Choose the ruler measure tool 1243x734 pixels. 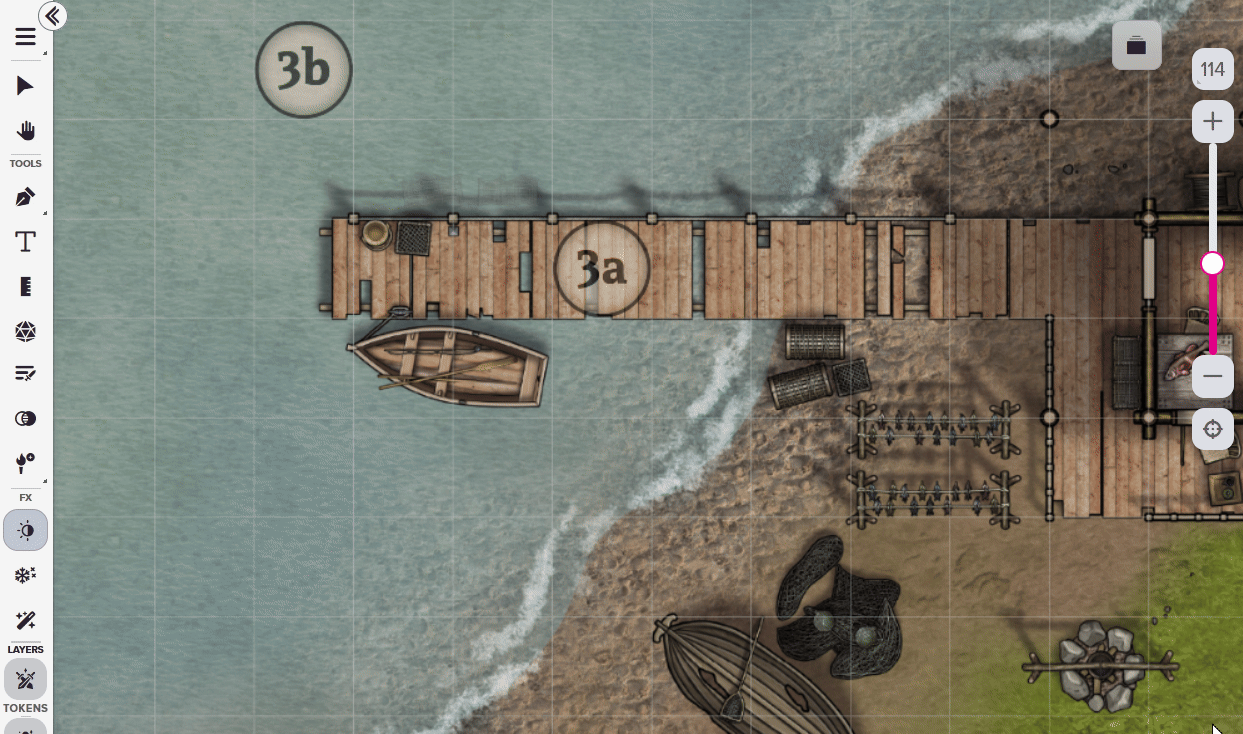pyautogui.click(x=25, y=287)
